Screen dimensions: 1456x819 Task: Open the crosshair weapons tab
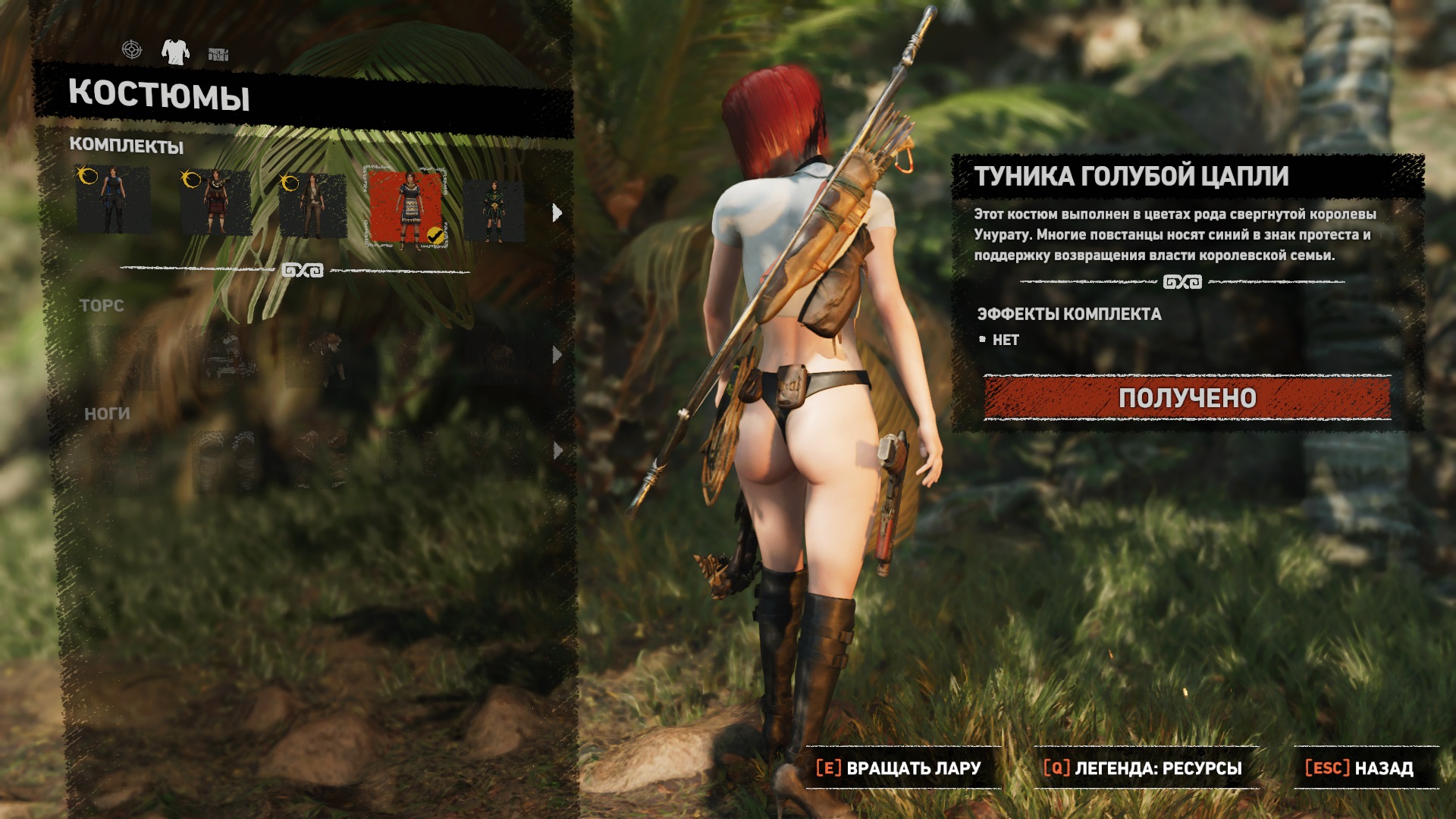(132, 50)
